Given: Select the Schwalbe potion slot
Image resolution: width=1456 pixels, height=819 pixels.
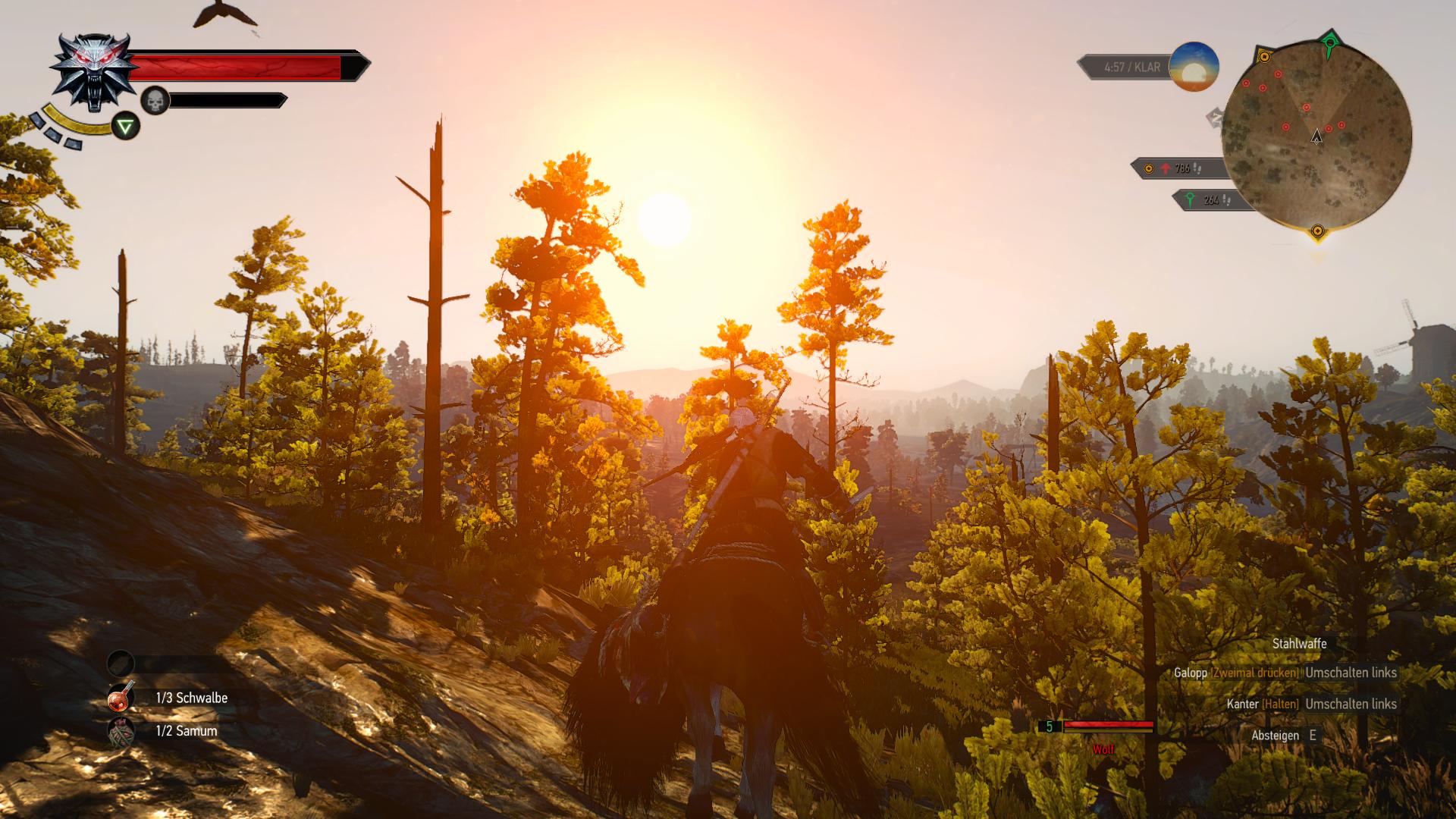Looking at the screenshot, I should [121, 698].
